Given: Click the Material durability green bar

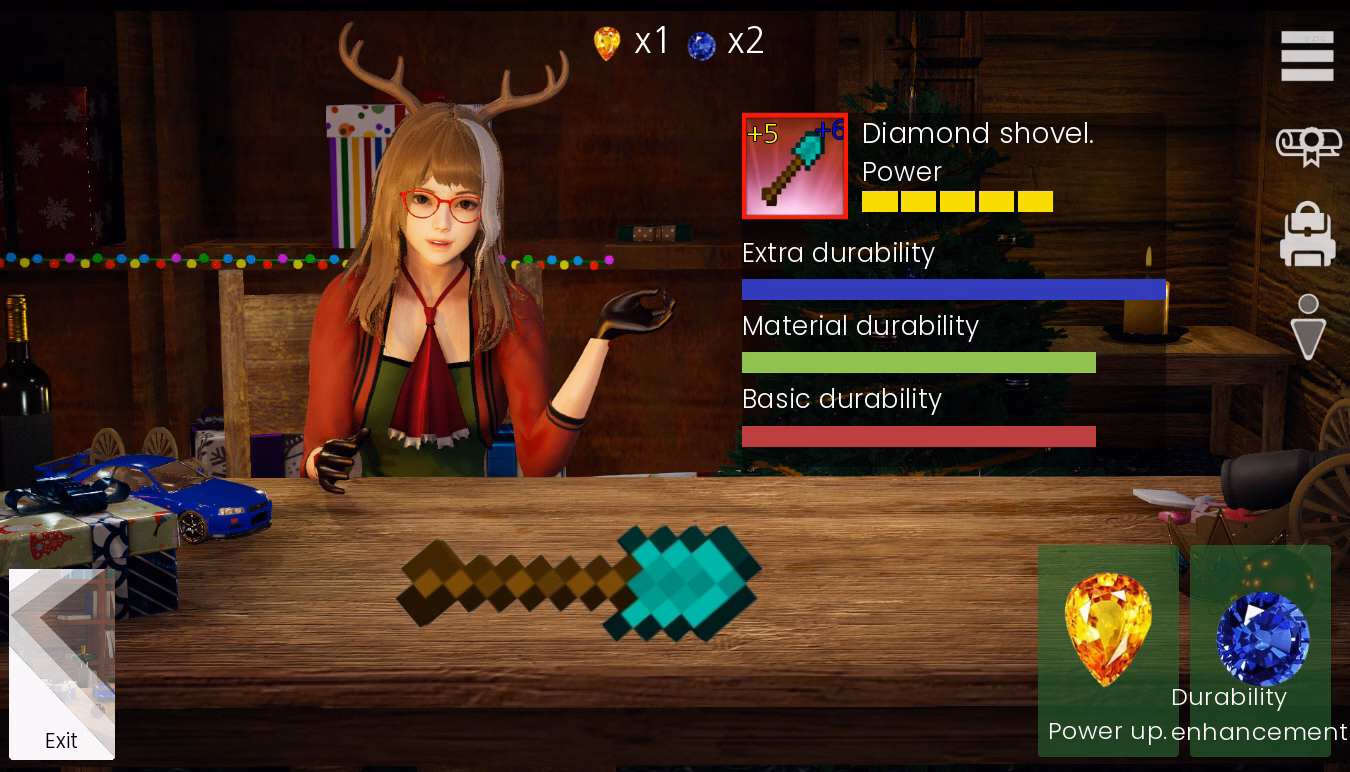Looking at the screenshot, I should pos(918,362).
